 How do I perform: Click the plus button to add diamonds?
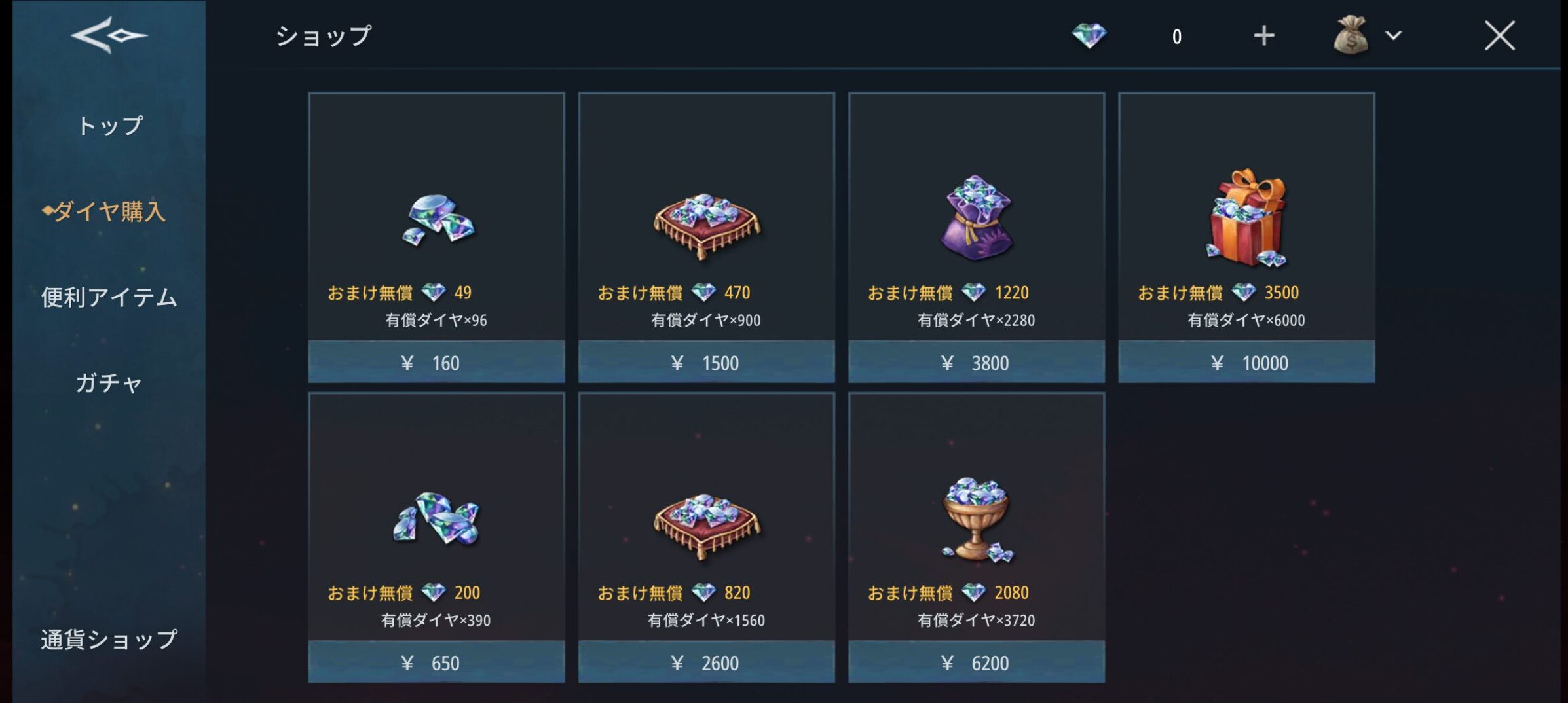point(1263,36)
